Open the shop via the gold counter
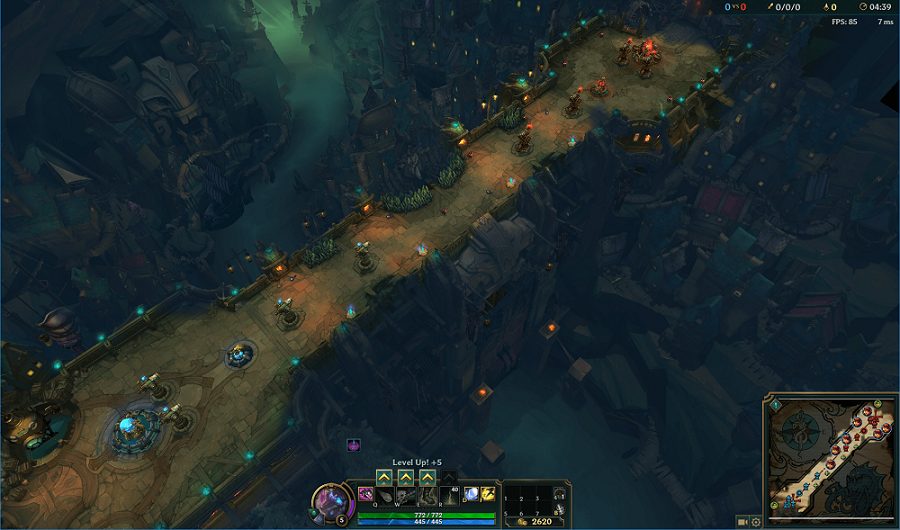 click(536, 521)
